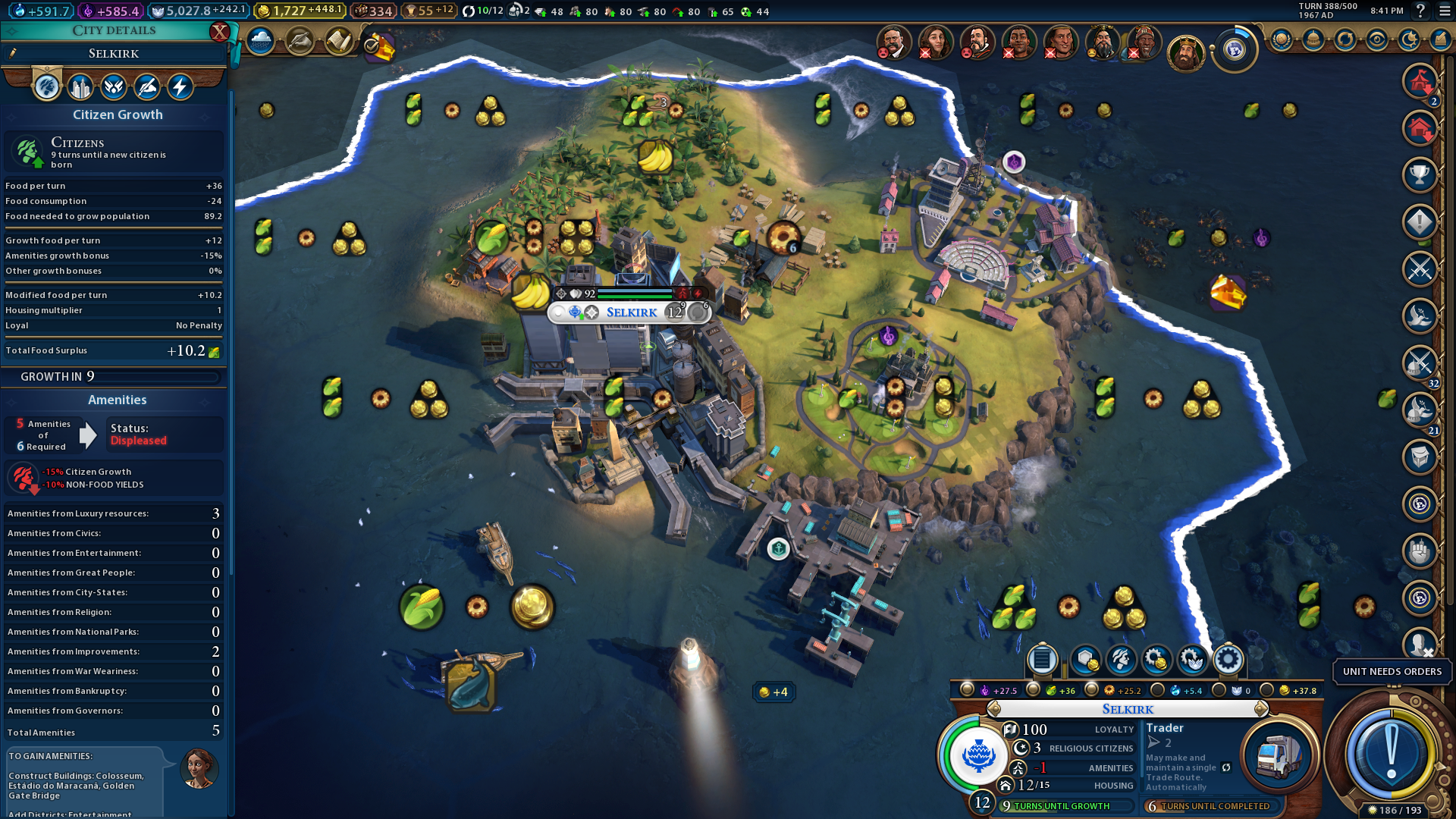Image resolution: width=1456 pixels, height=819 pixels.
Task: Open the manage citizens head button
Action: pos(1121,660)
